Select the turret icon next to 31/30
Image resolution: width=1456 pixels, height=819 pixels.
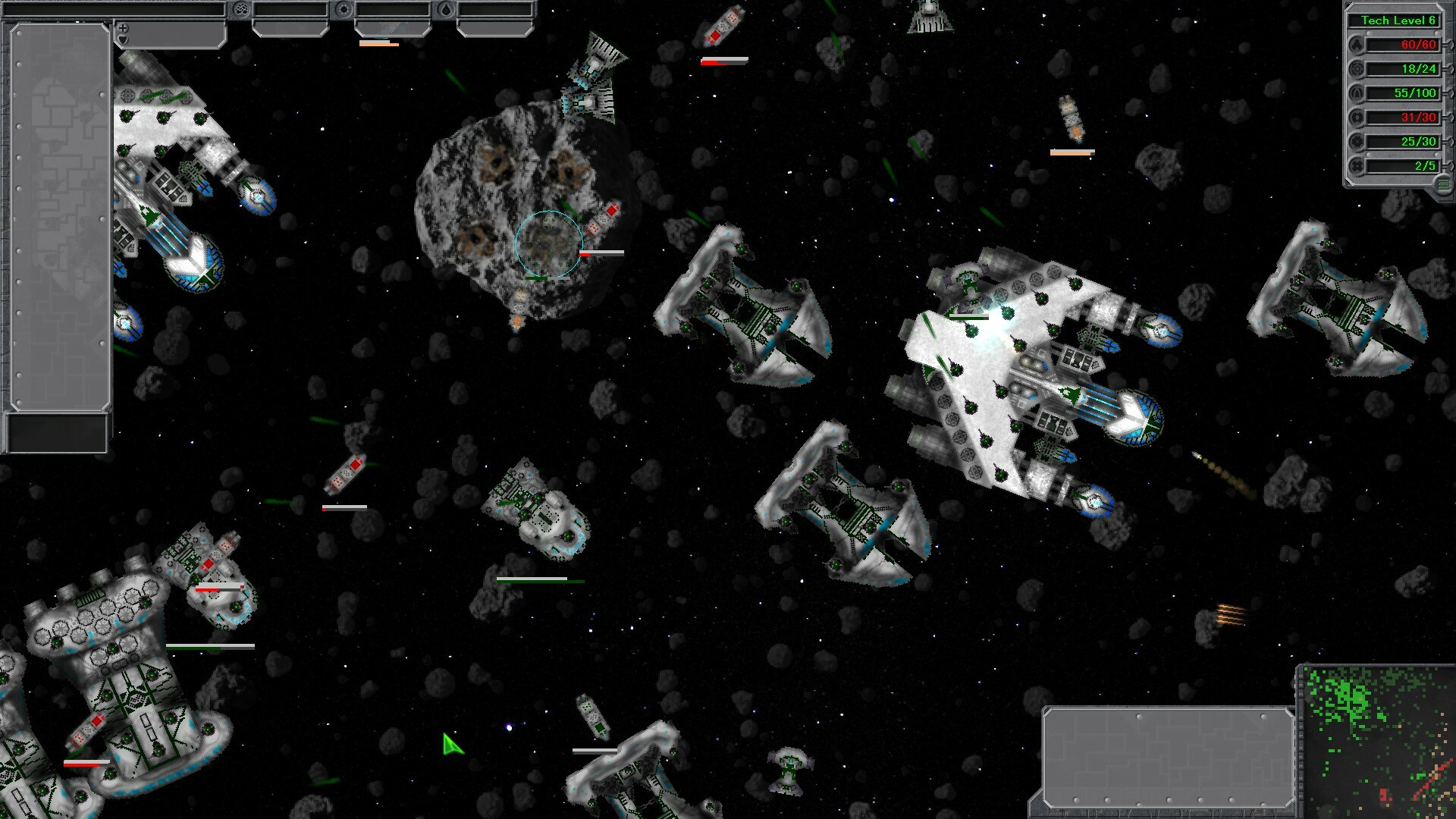[x=1357, y=118]
